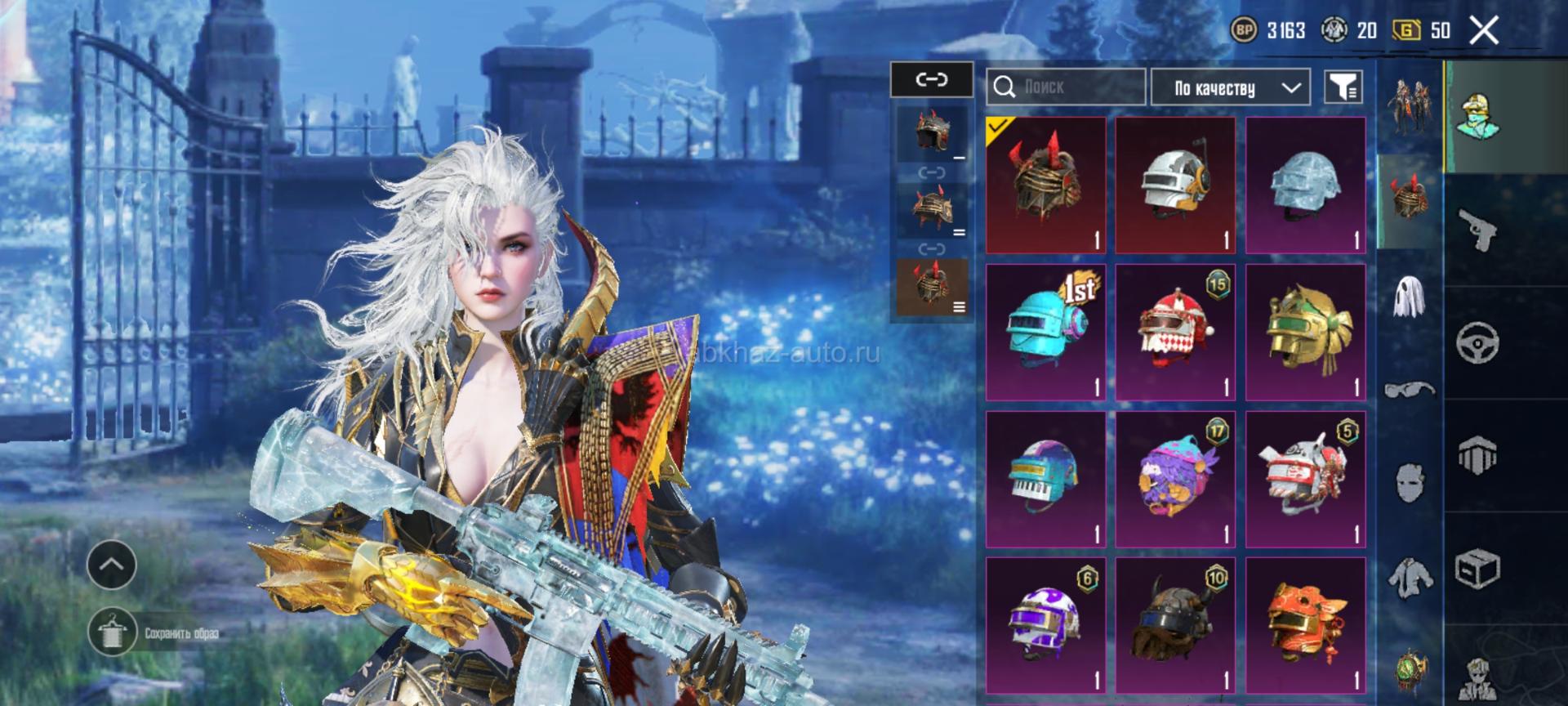Switch to the pistol weapons category
This screenshot has width=1568, height=706.
click(1478, 229)
